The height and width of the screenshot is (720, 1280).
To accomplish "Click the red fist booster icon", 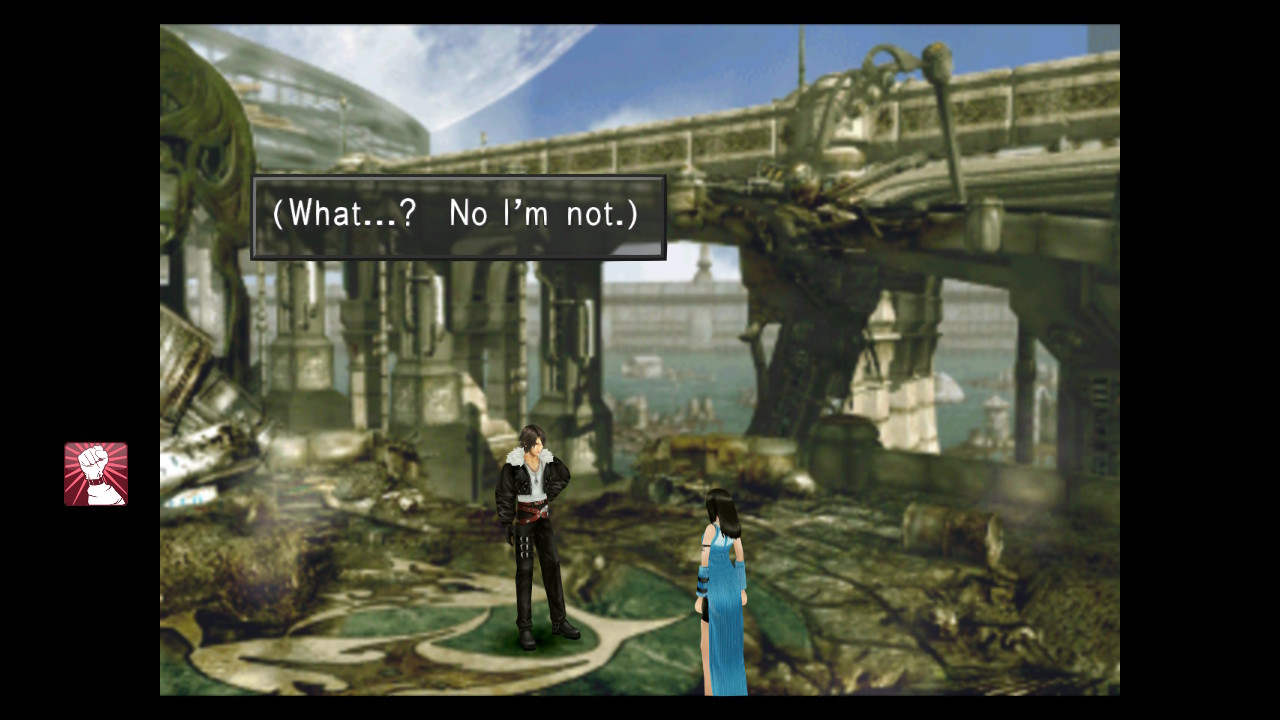I will 96,474.
